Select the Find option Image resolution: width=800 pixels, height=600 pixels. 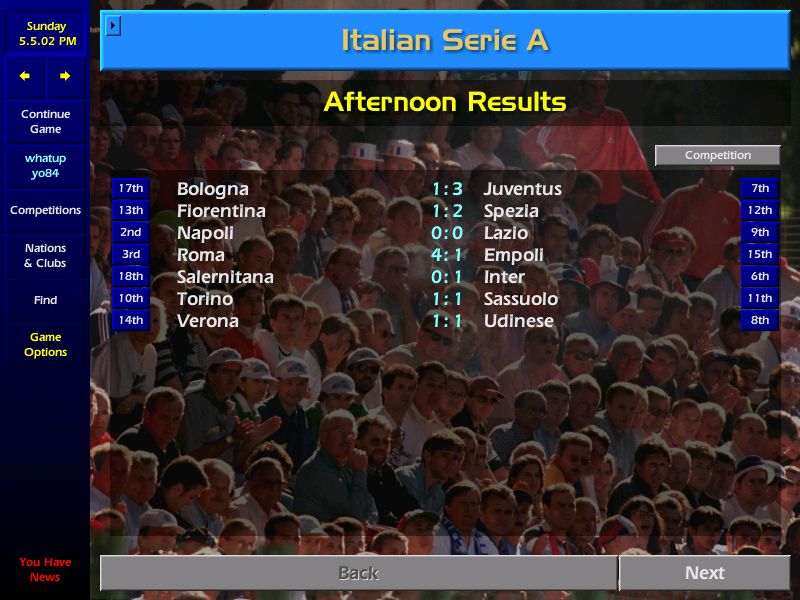click(45, 300)
